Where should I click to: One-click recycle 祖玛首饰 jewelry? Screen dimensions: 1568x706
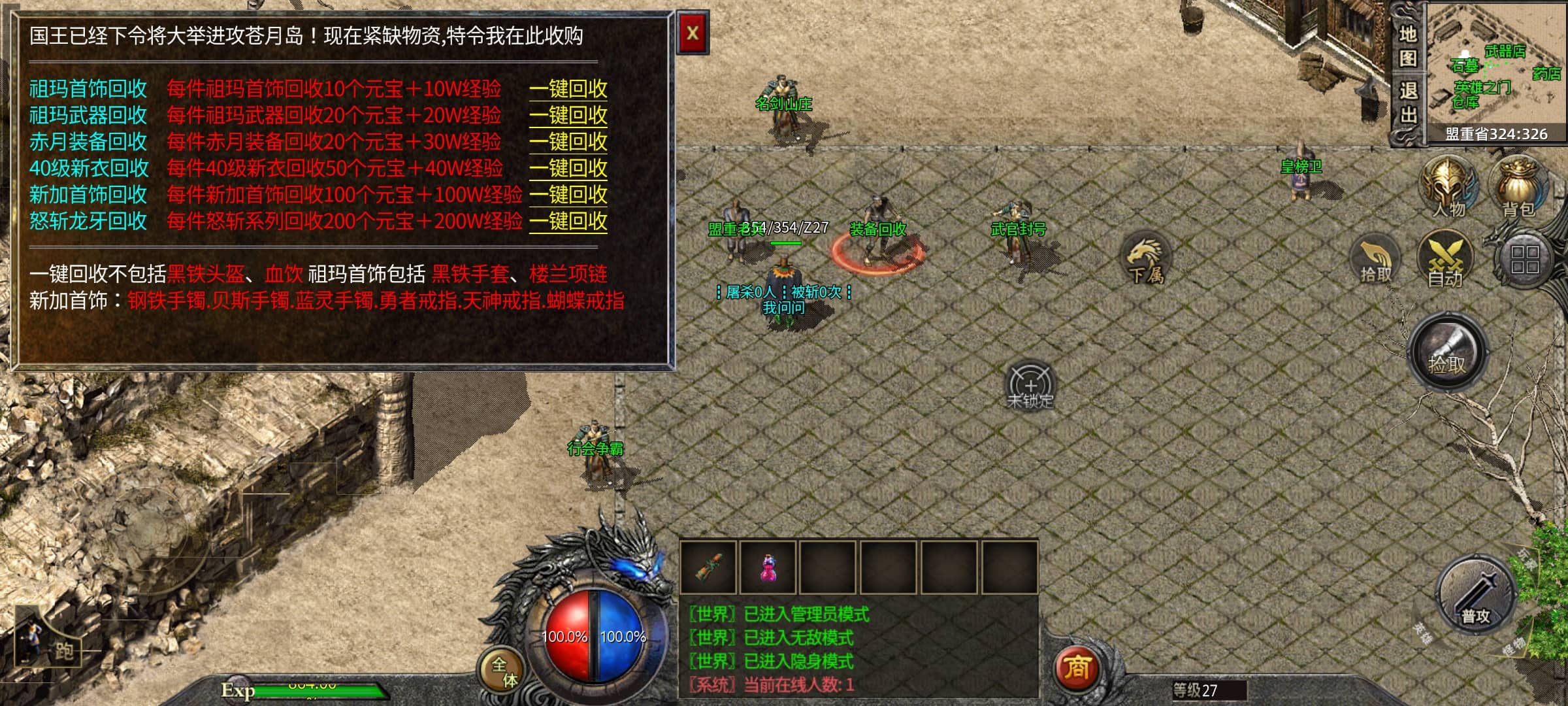568,89
